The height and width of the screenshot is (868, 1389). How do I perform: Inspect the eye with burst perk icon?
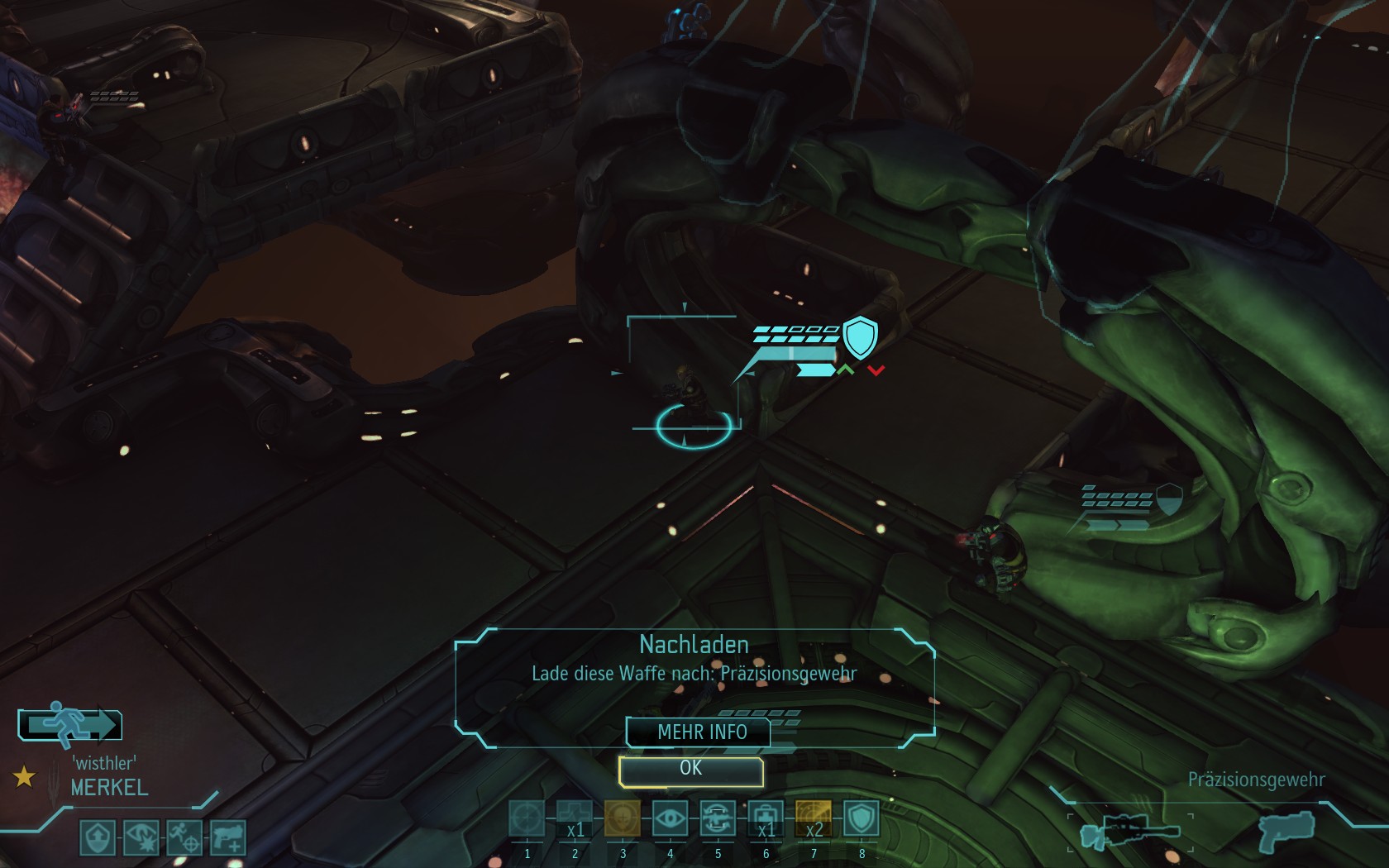click(x=141, y=837)
